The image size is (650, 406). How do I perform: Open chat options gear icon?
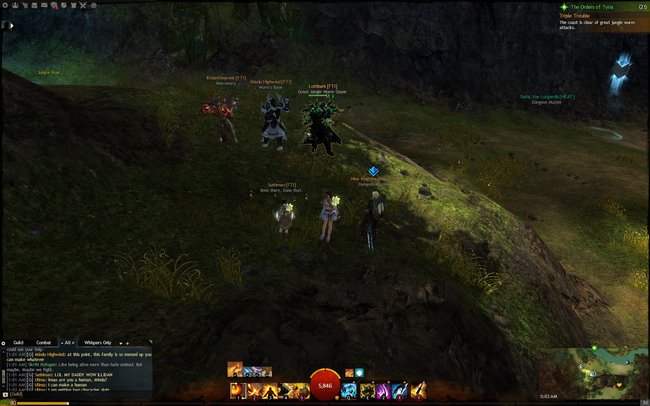4,342
